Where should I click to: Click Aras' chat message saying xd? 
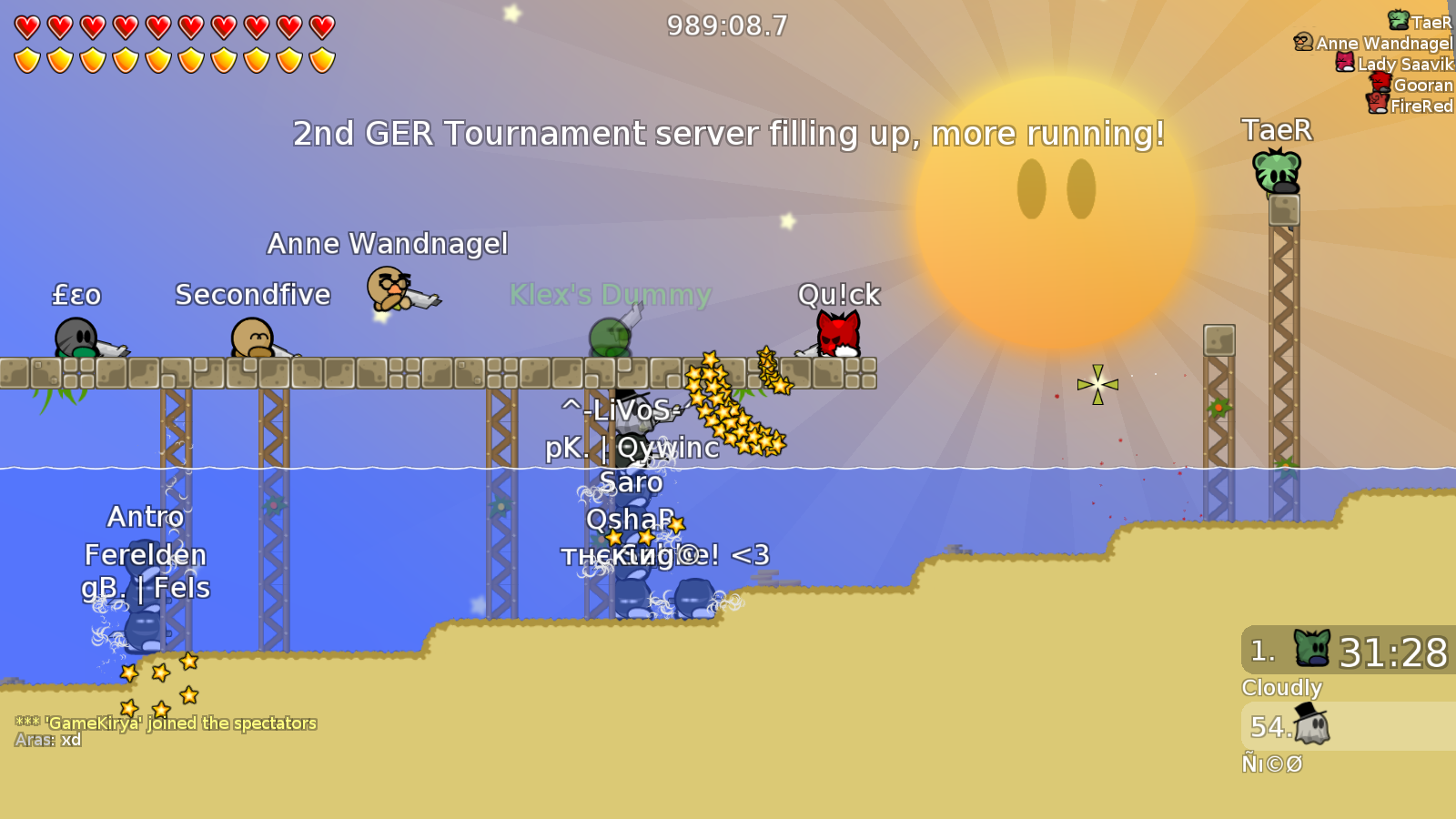47,740
